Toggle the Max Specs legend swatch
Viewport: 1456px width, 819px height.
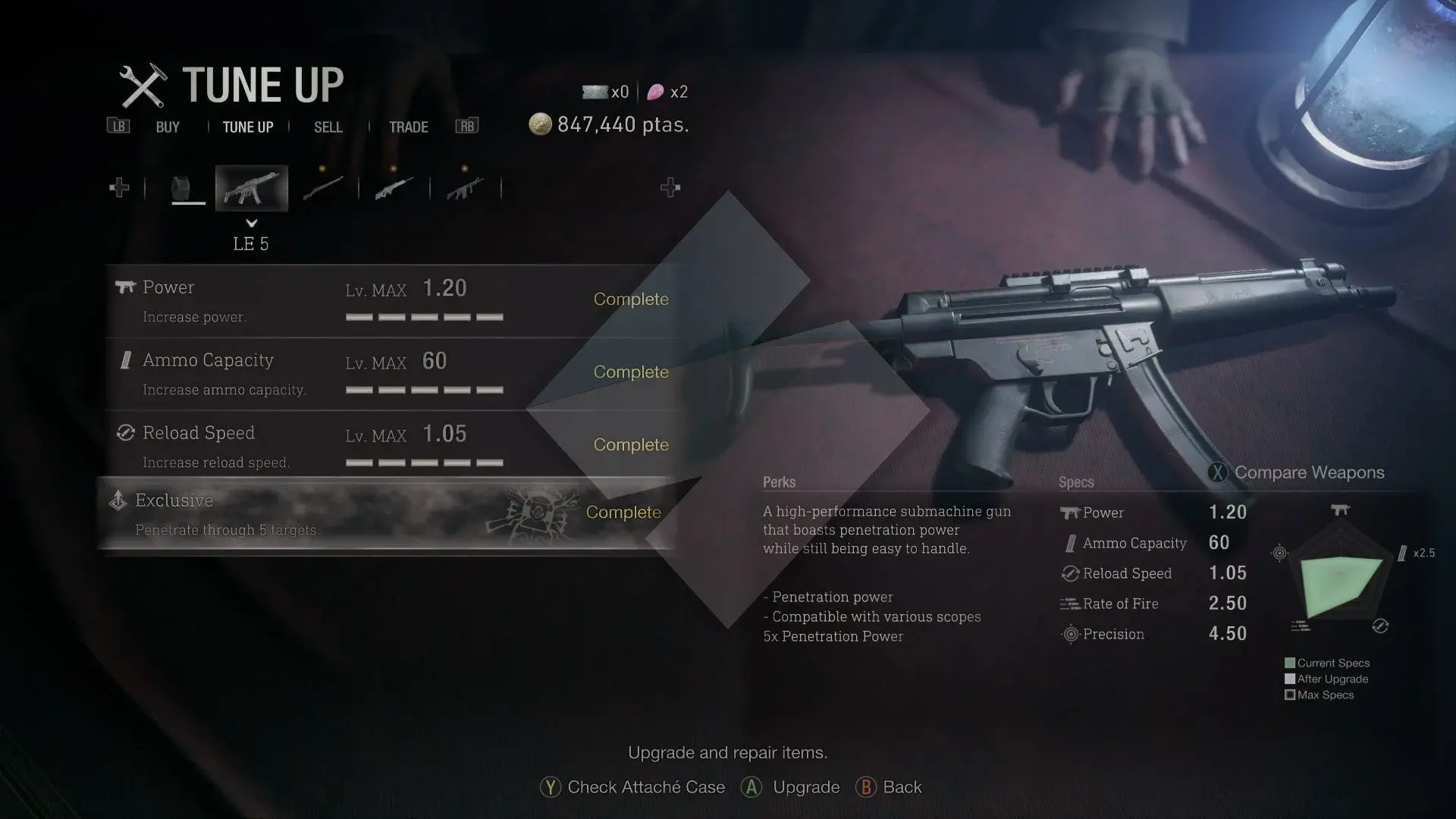tap(1289, 695)
